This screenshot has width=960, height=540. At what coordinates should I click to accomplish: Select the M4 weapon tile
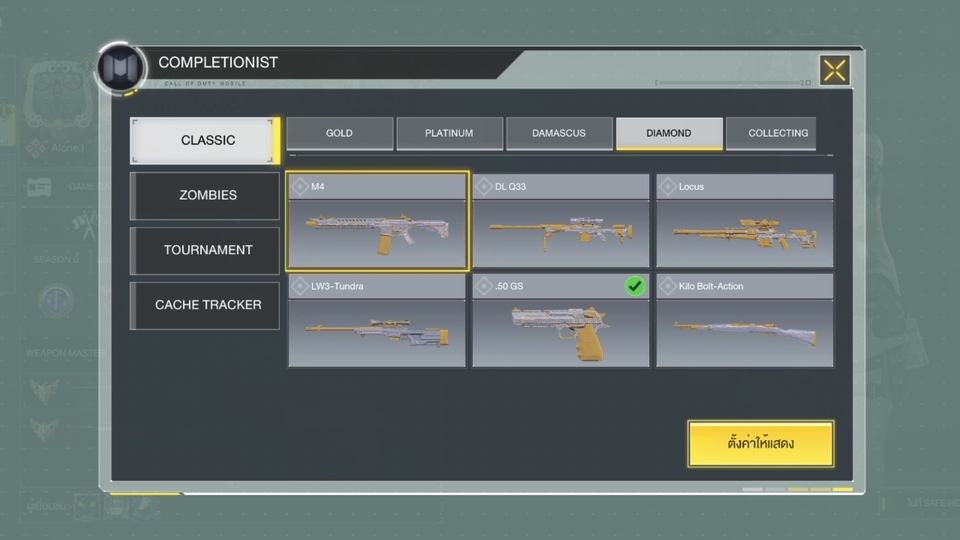[x=377, y=221]
